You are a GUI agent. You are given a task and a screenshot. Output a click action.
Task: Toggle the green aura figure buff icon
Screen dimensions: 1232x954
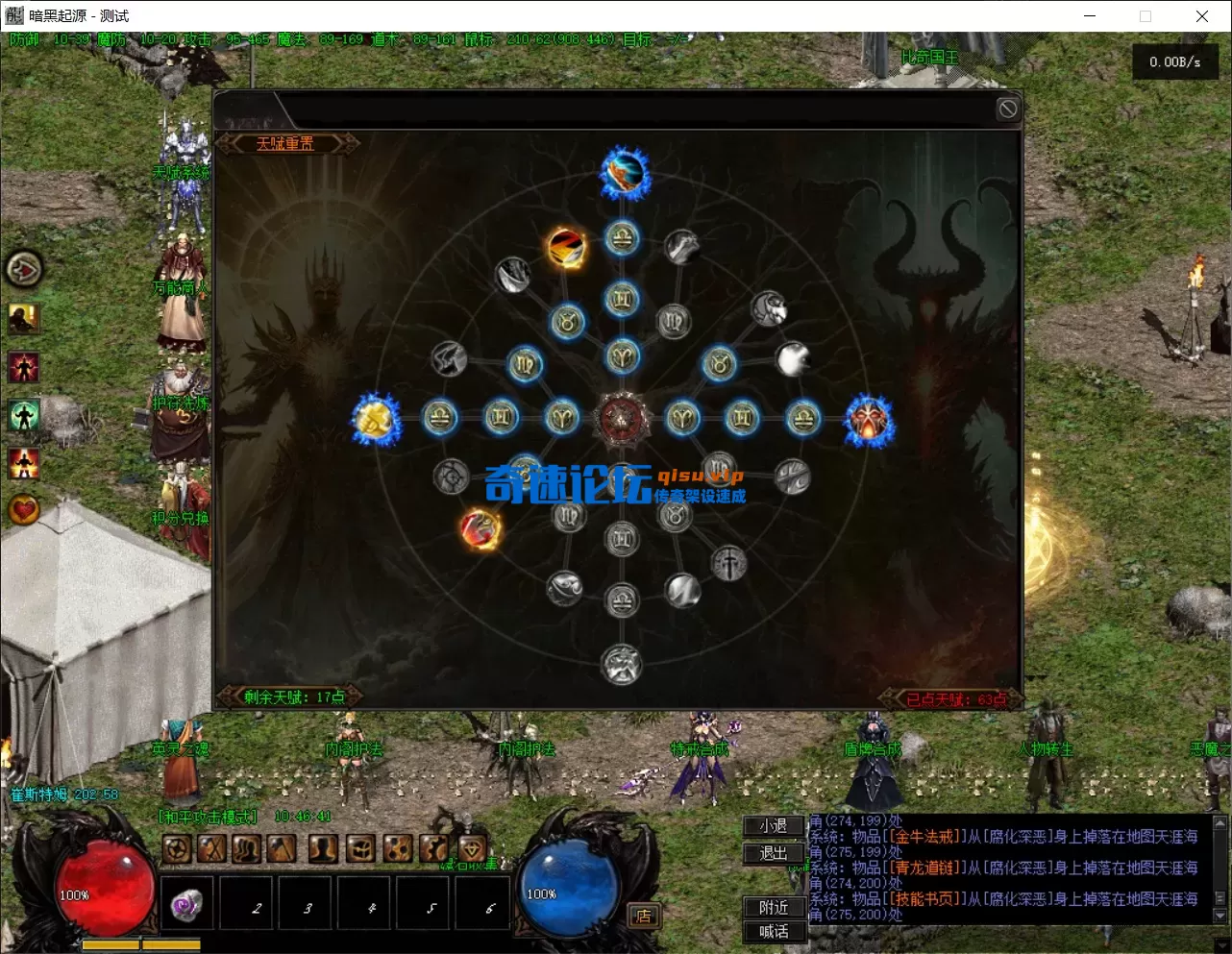pos(24,415)
